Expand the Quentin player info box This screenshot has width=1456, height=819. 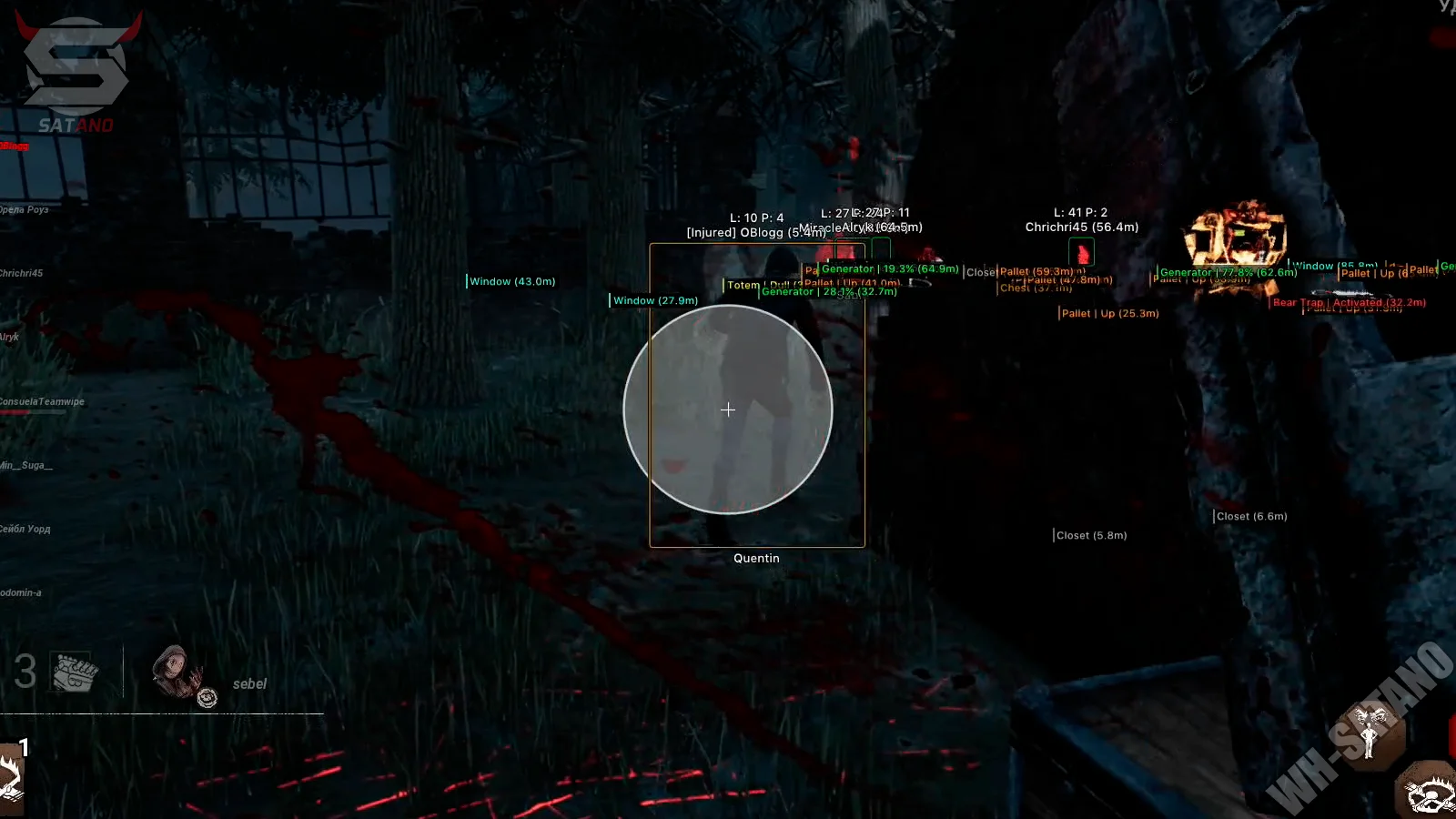tap(756, 558)
